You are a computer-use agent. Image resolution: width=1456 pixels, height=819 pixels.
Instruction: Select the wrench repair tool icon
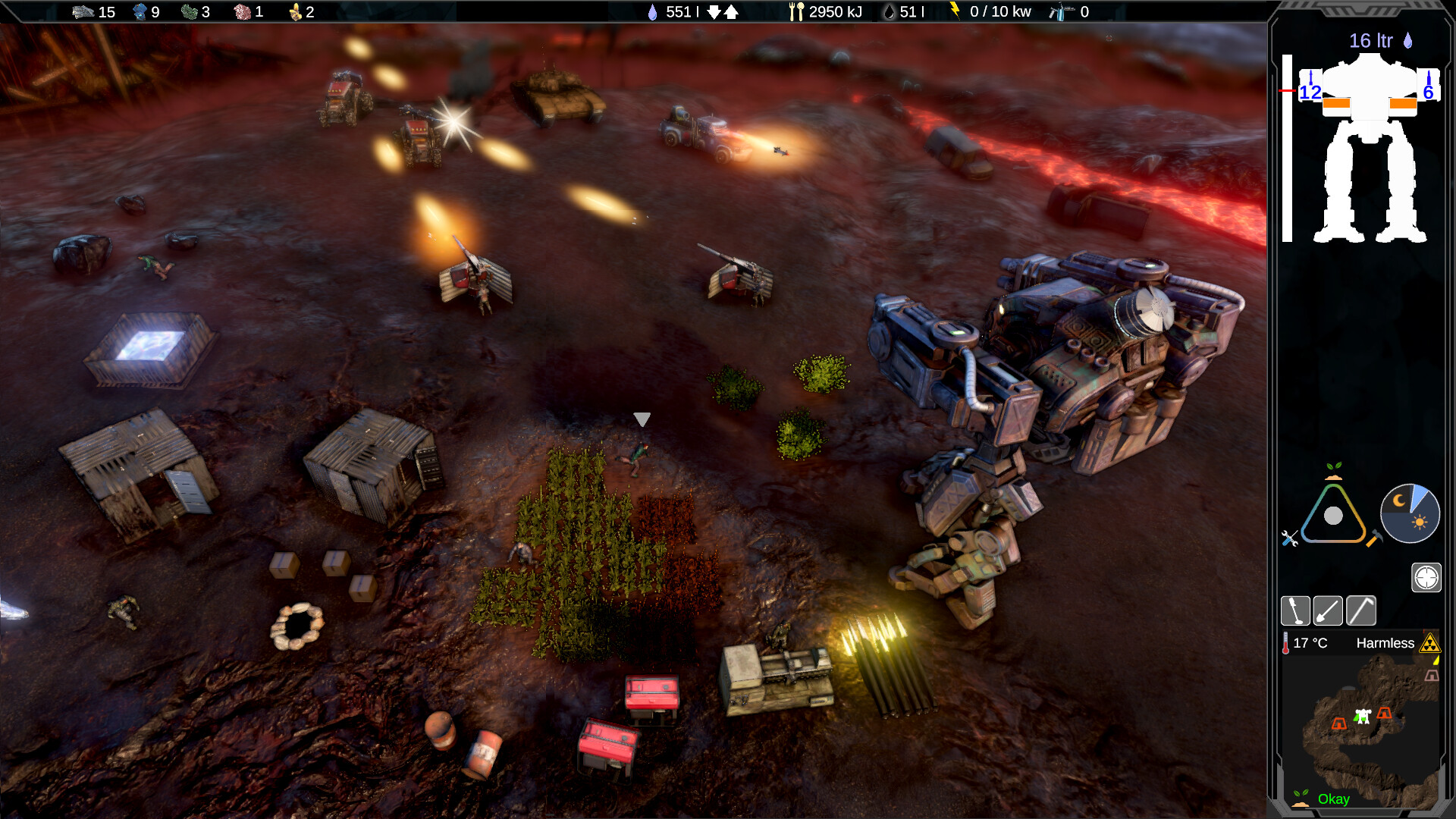click(1288, 538)
